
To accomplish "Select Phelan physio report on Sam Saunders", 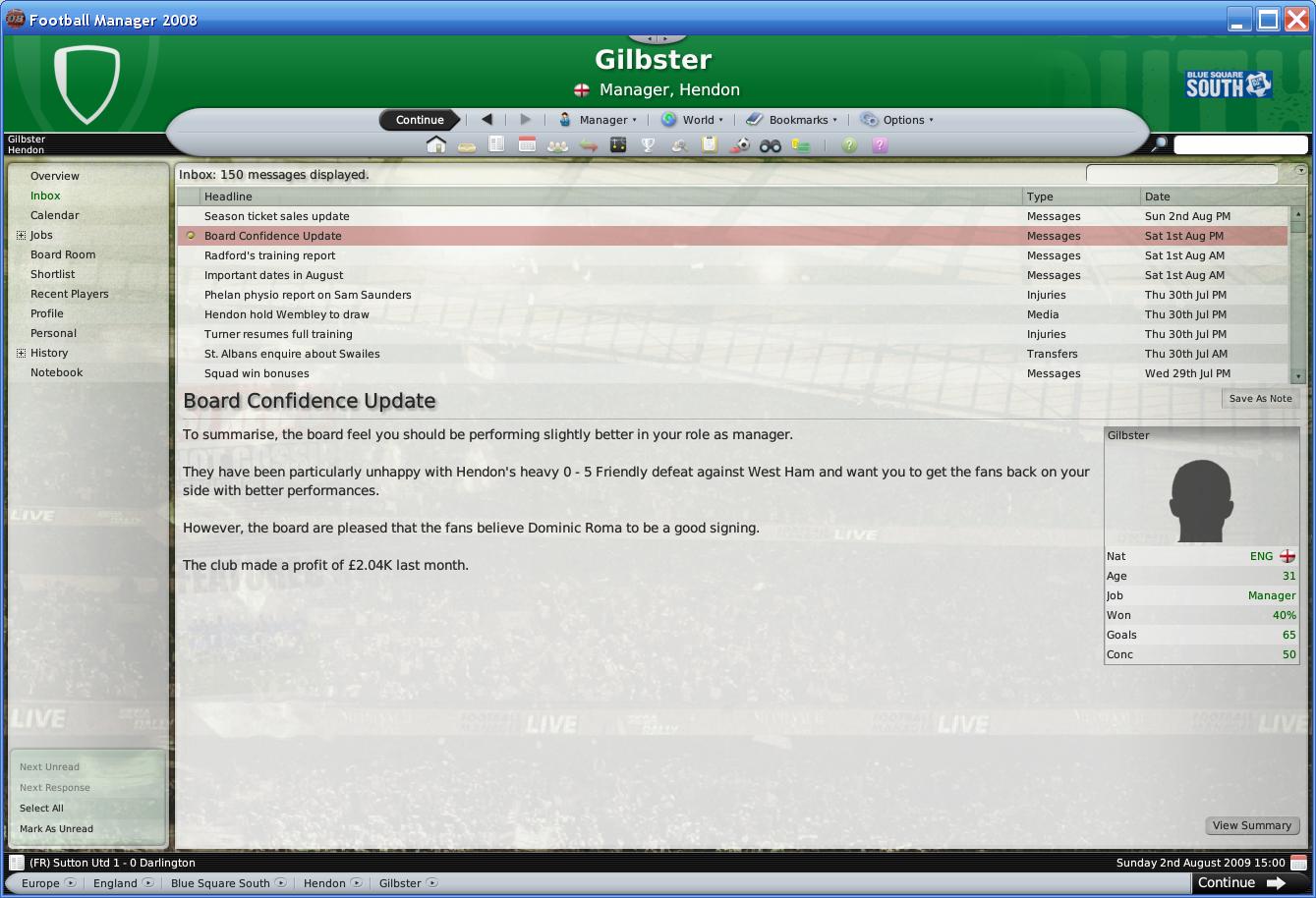I will [308, 295].
